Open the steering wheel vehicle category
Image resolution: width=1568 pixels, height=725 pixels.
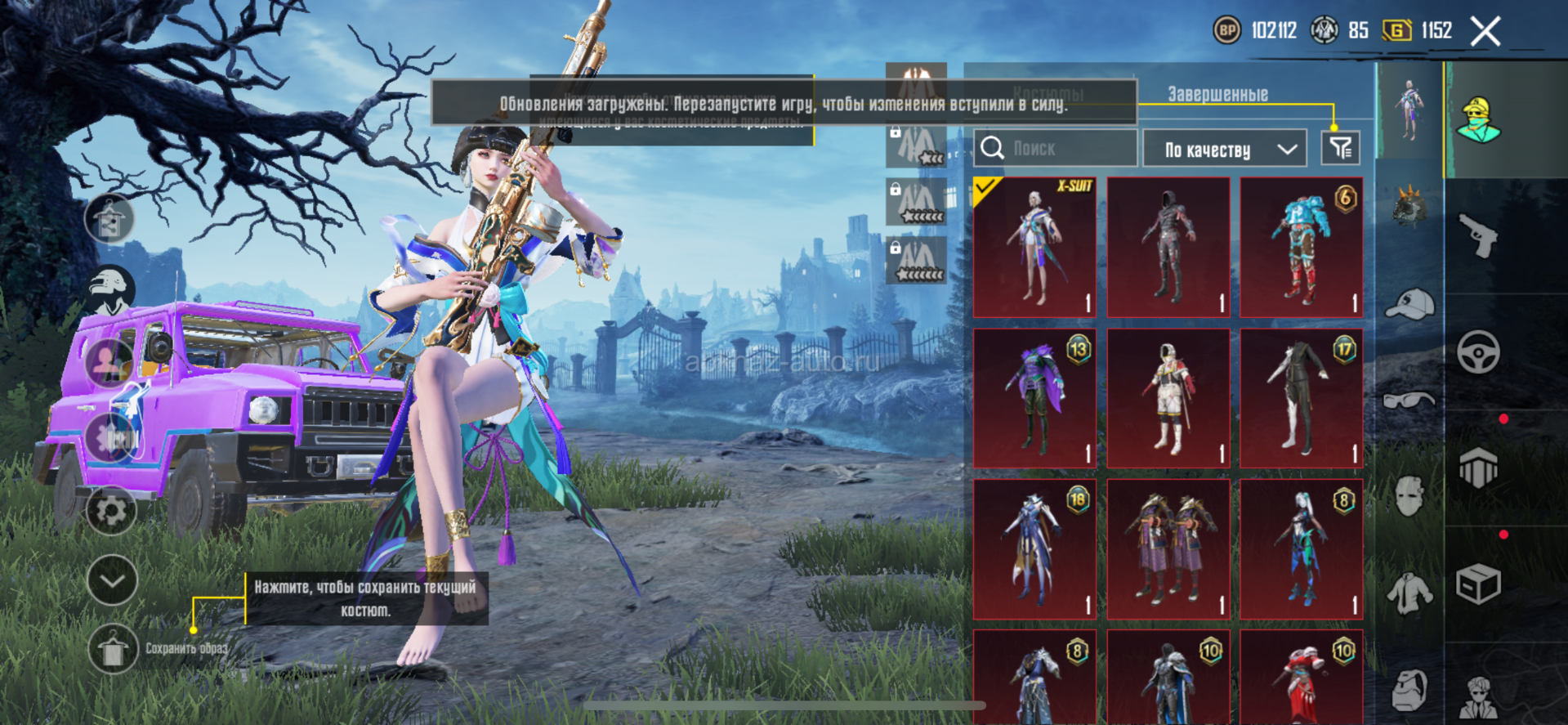pyautogui.click(x=1478, y=352)
